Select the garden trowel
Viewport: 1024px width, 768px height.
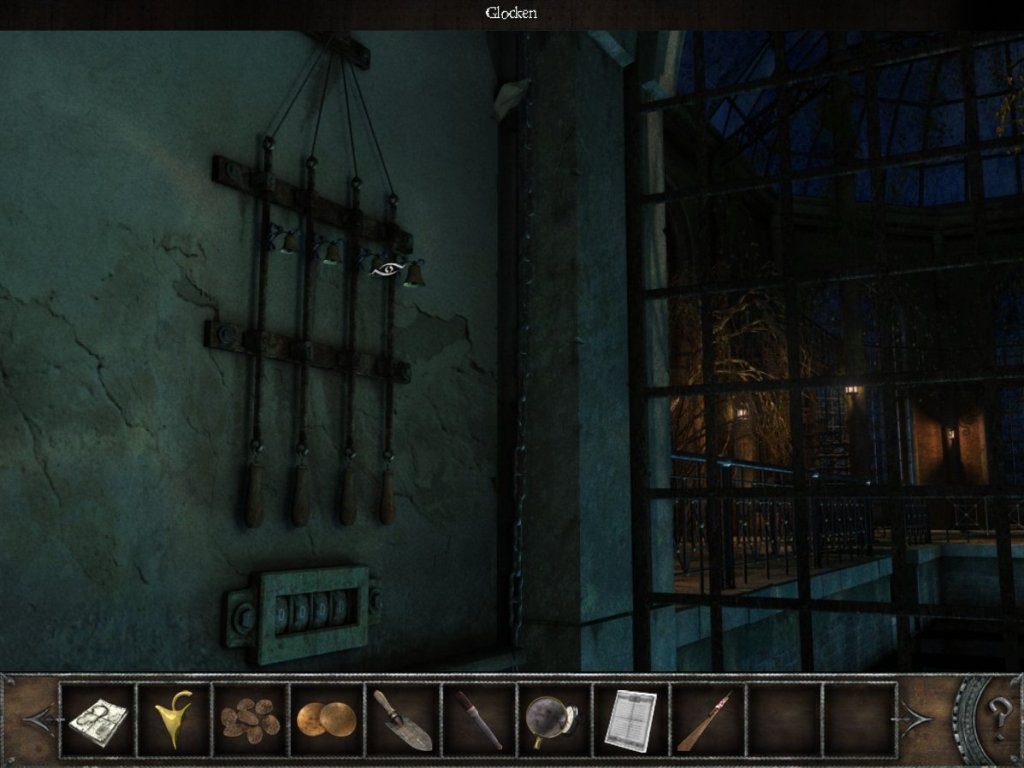(402, 720)
